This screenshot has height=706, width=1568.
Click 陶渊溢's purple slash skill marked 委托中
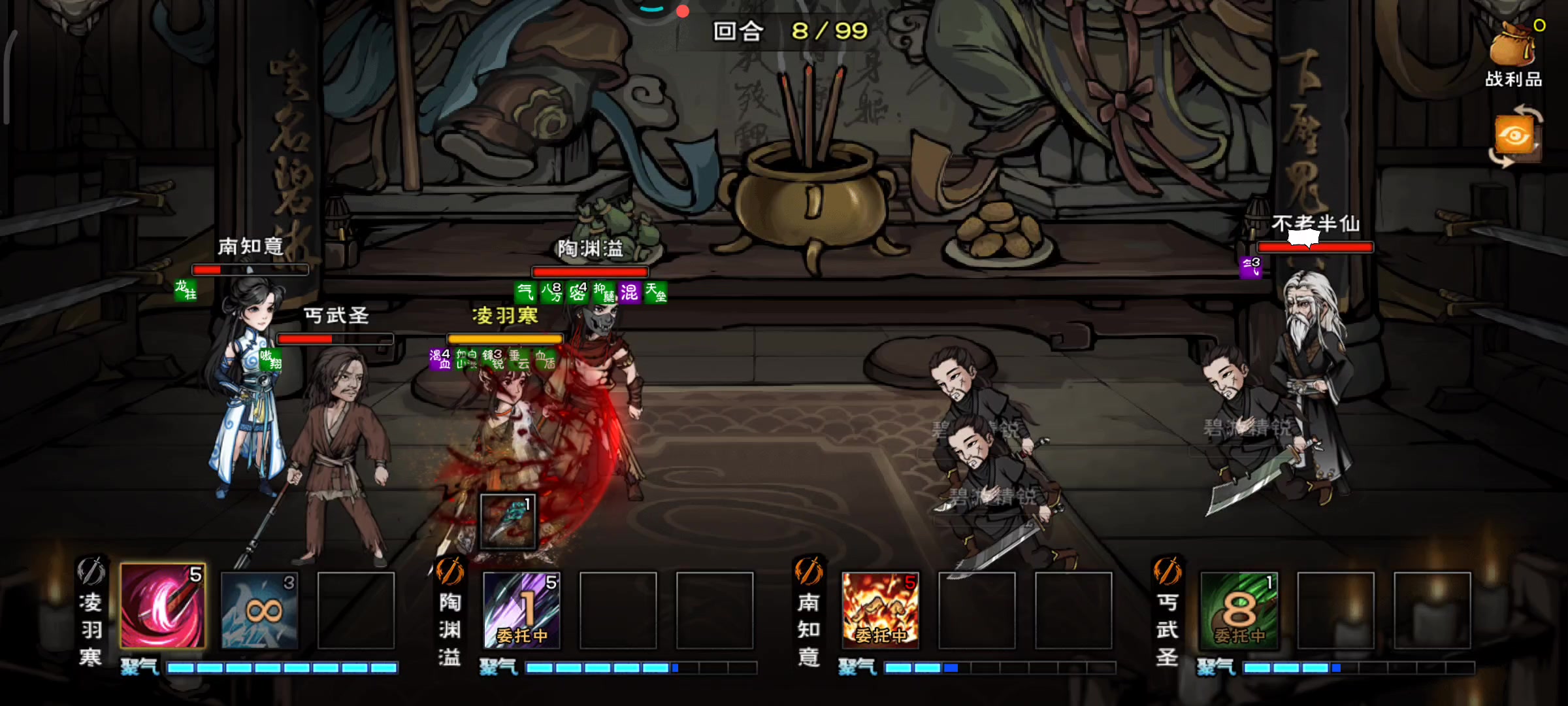(x=522, y=611)
